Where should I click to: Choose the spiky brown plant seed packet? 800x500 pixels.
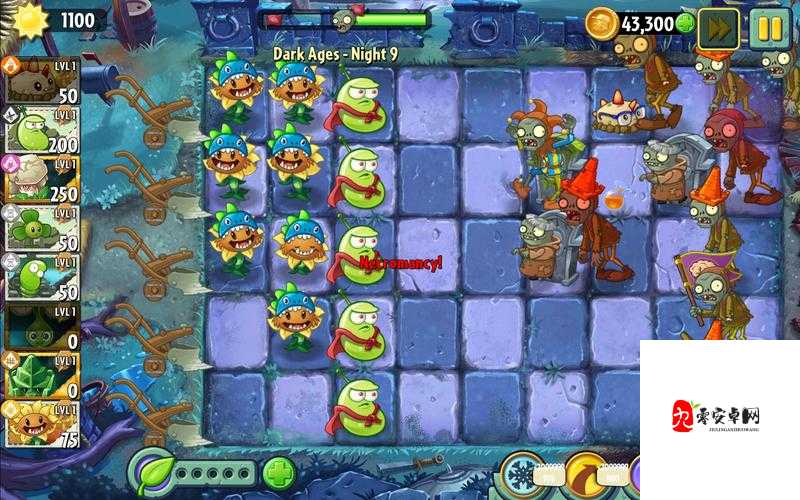click(43, 80)
